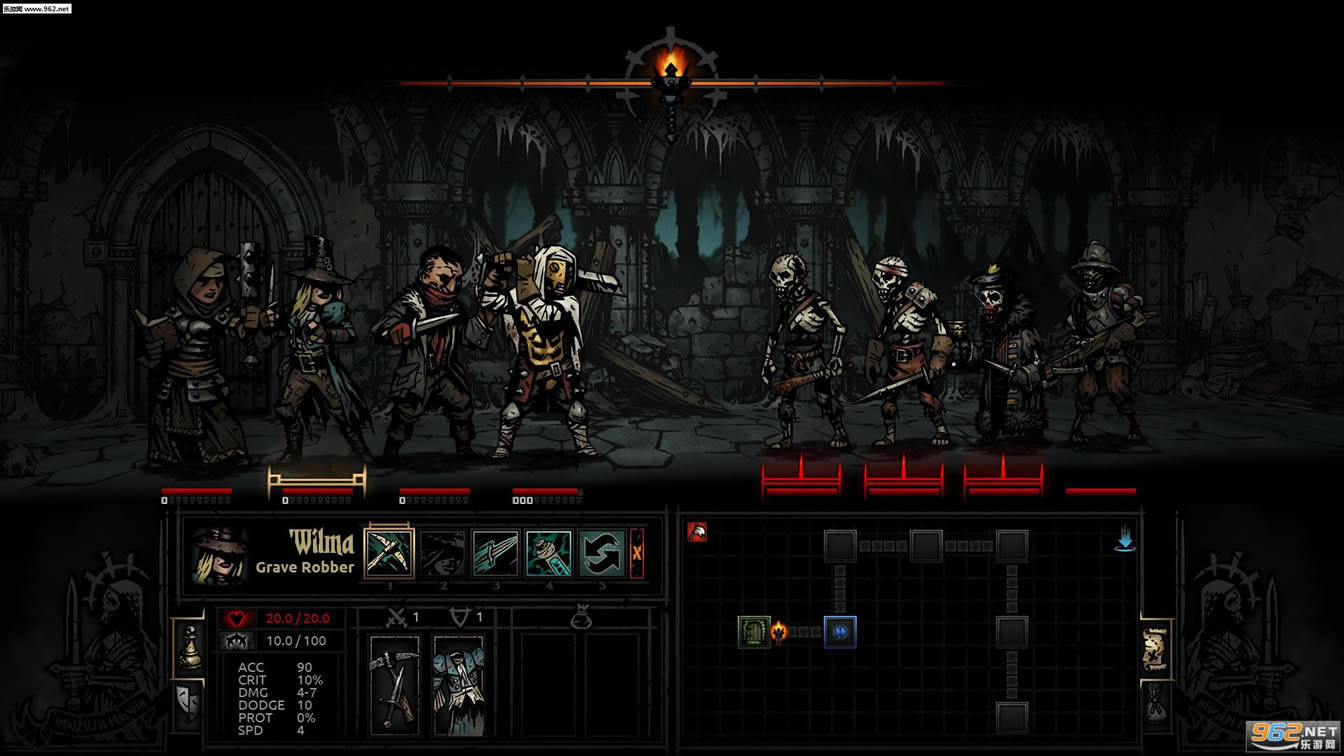1344x756 pixels.
Task: Activate the teal wrench-like skill icon
Action: (x=549, y=553)
